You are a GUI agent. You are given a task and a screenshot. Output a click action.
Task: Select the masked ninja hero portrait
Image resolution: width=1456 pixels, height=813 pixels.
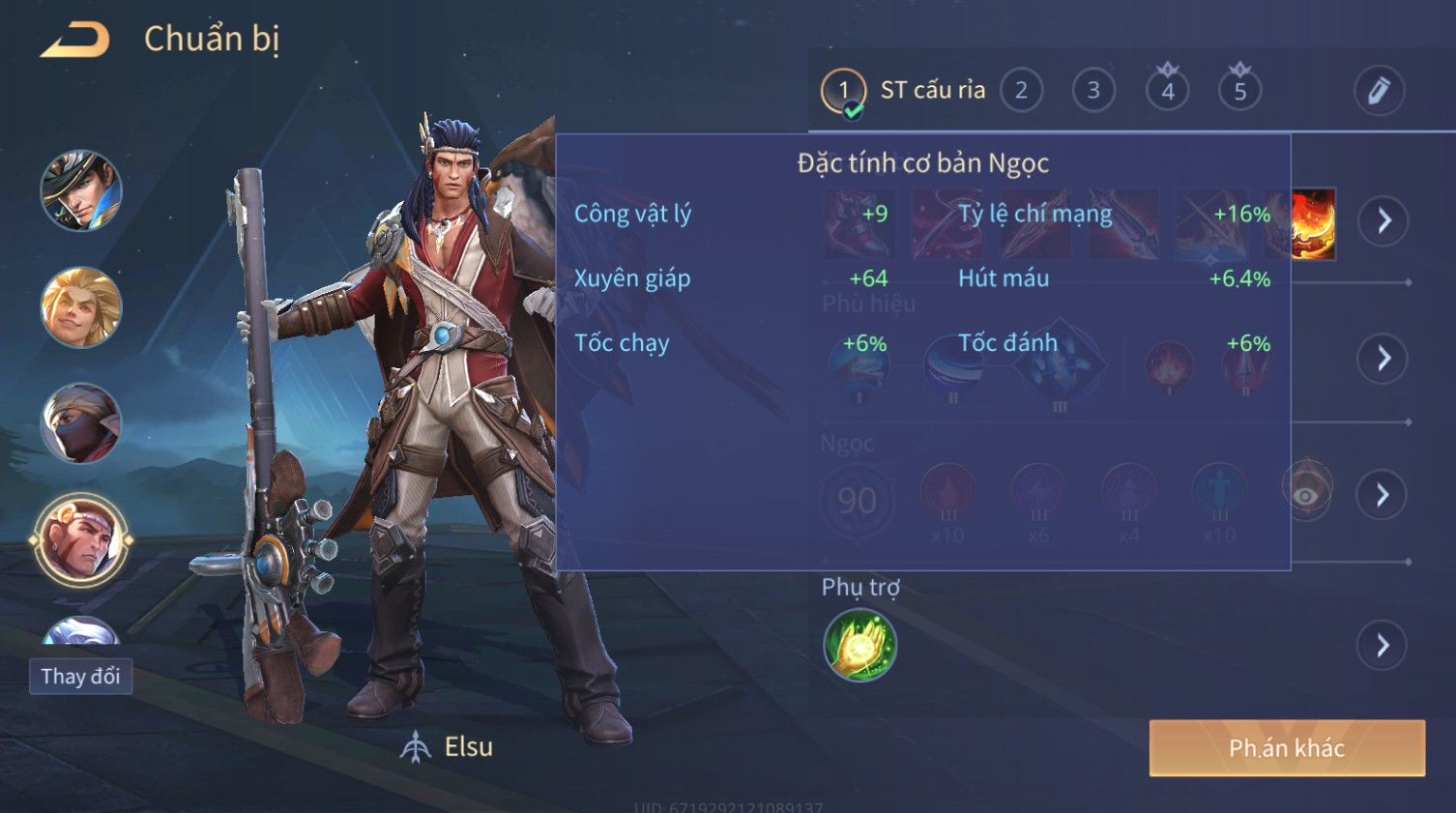pyautogui.click(x=81, y=423)
